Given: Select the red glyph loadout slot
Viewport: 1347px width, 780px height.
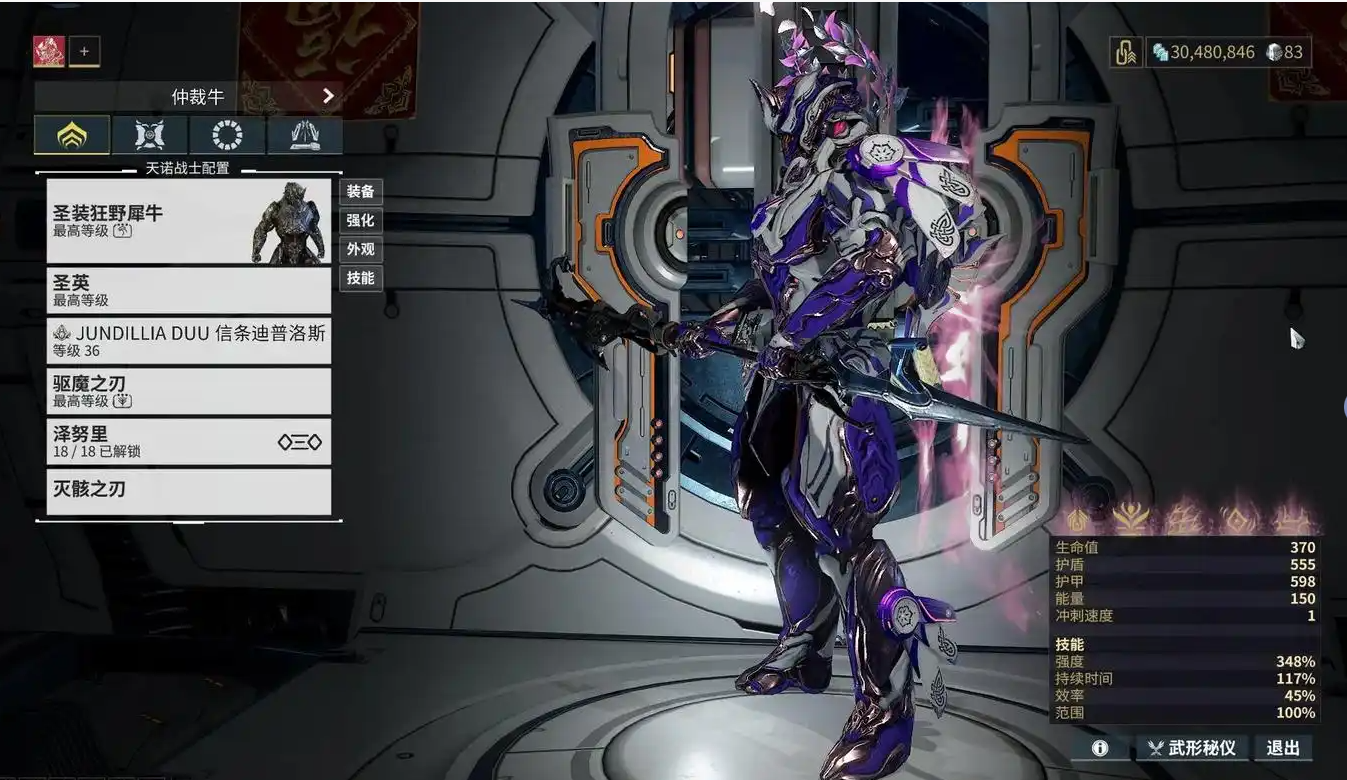Looking at the screenshot, I should click(49, 51).
